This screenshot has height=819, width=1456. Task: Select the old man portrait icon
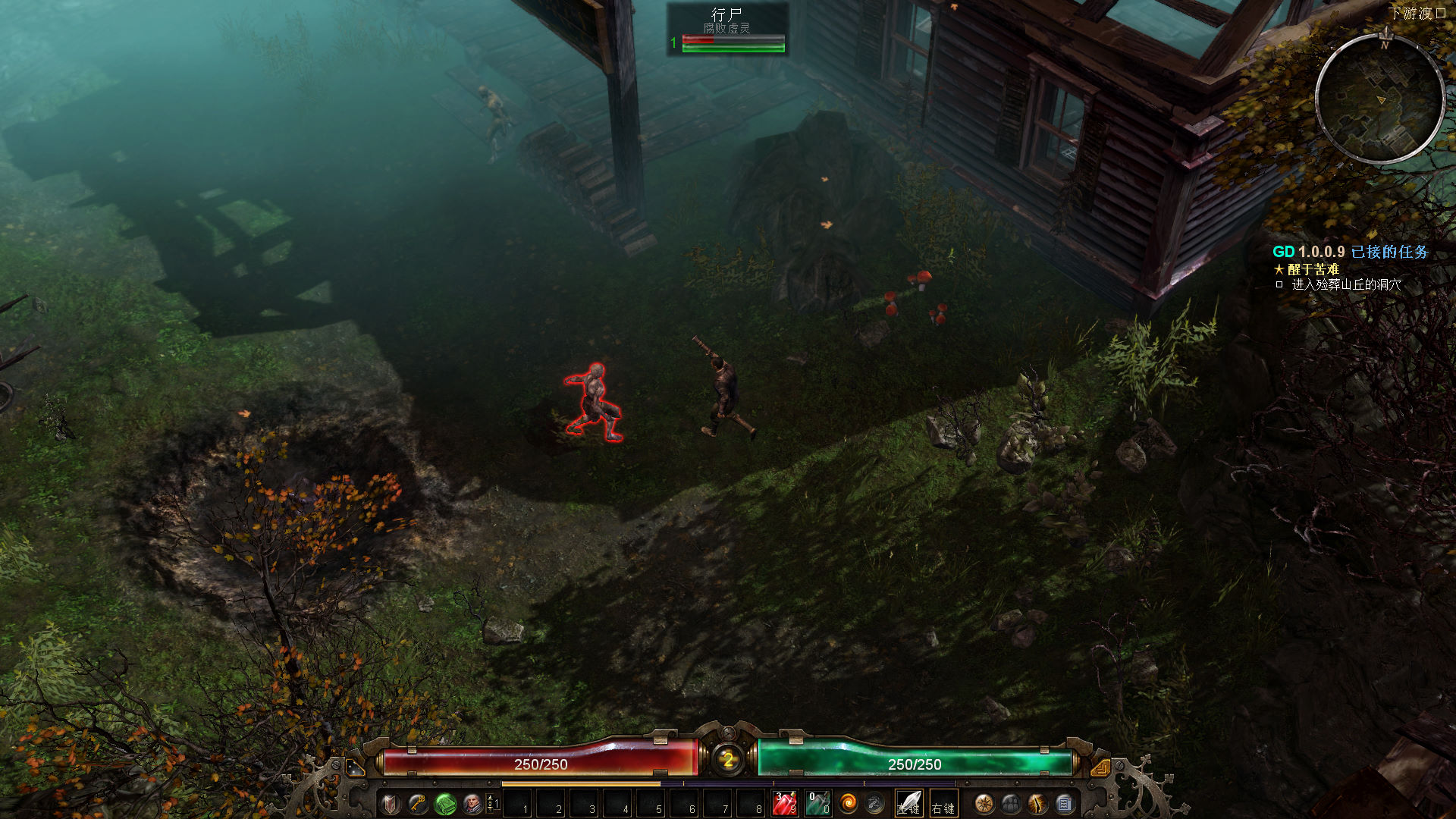[472, 804]
